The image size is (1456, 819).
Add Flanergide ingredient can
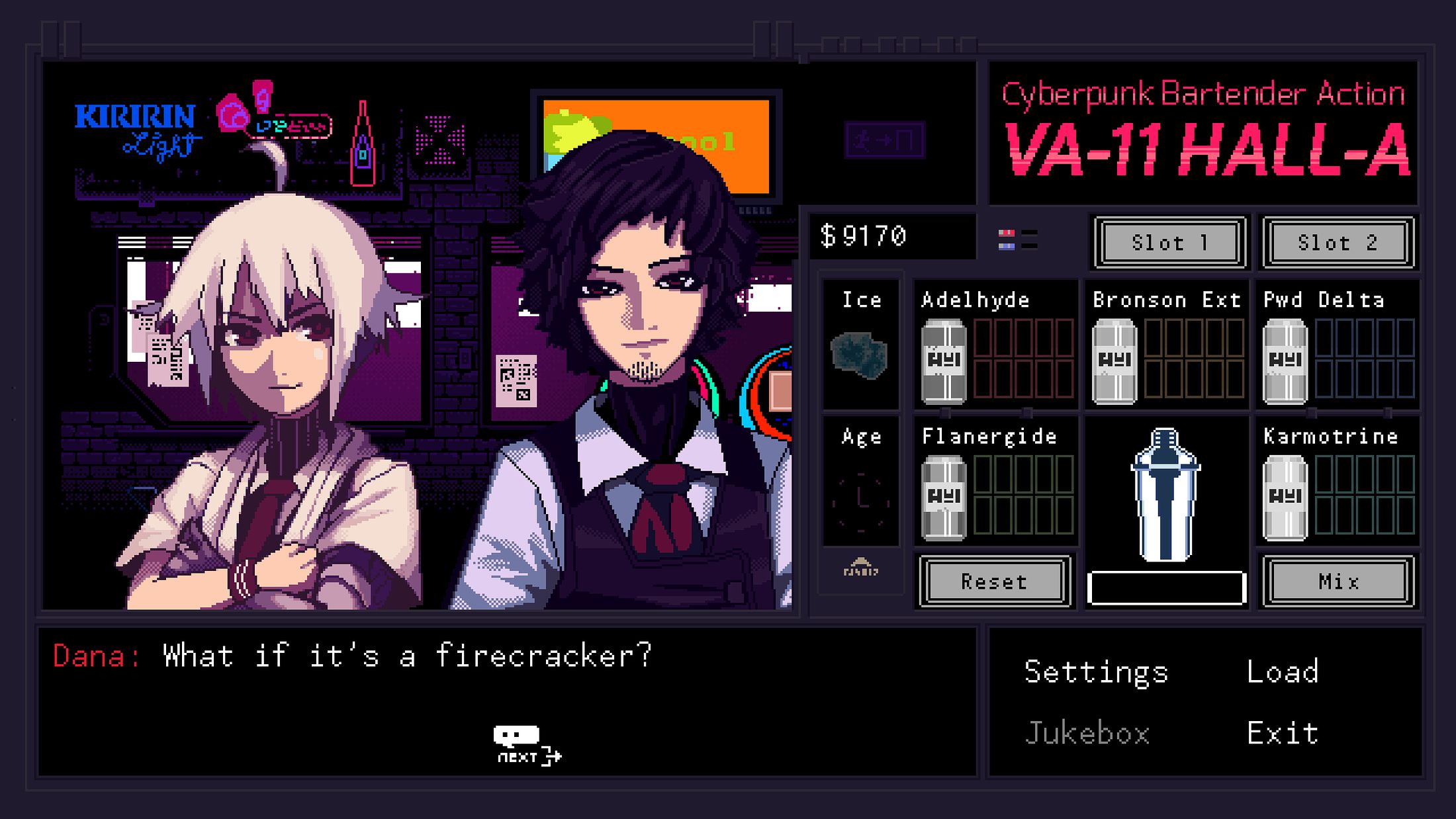pos(944,497)
